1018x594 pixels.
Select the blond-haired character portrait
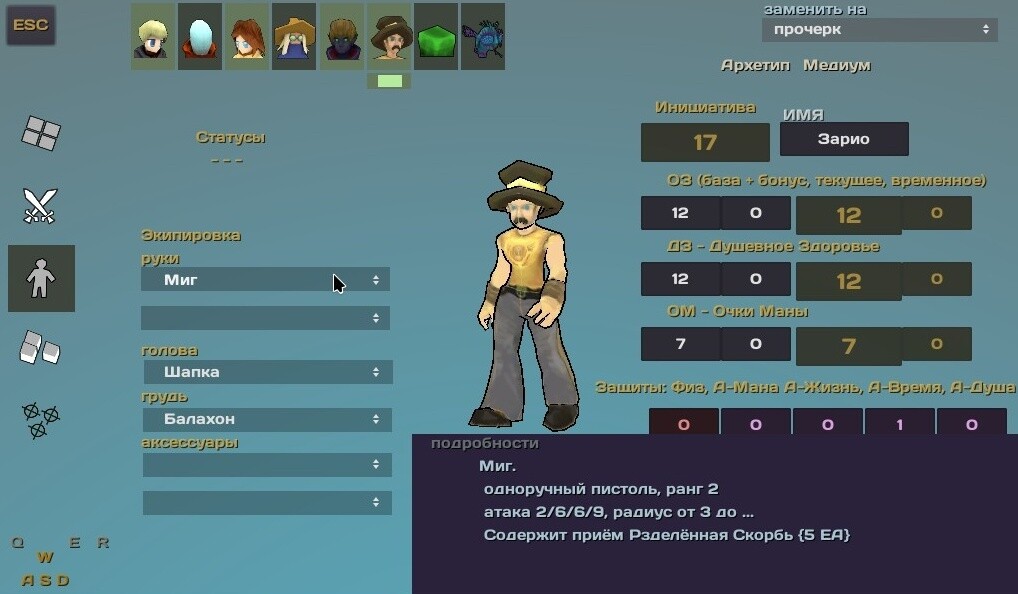(153, 37)
